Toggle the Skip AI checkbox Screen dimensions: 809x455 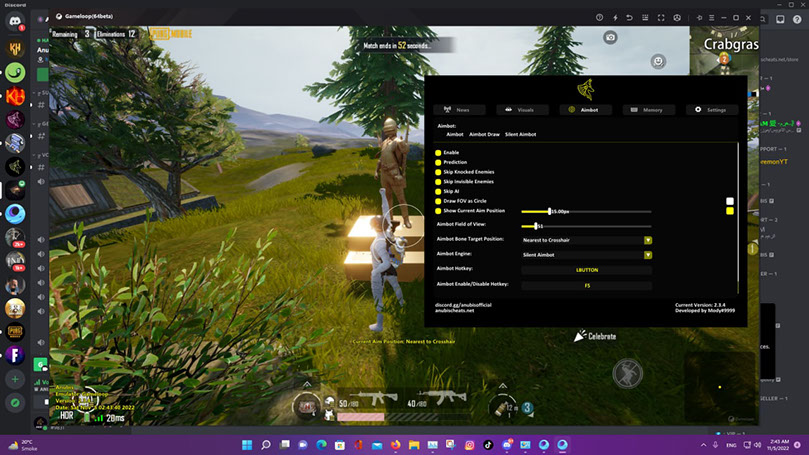(x=438, y=192)
